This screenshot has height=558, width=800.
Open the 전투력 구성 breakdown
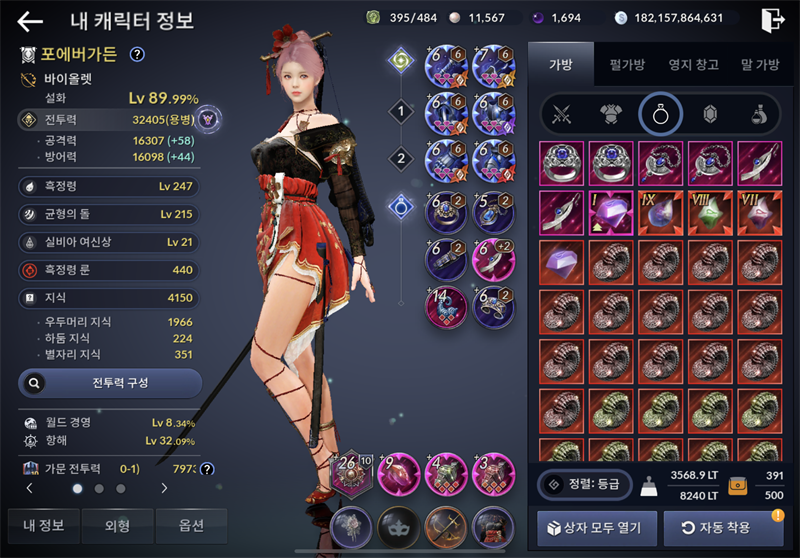point(110,382)
